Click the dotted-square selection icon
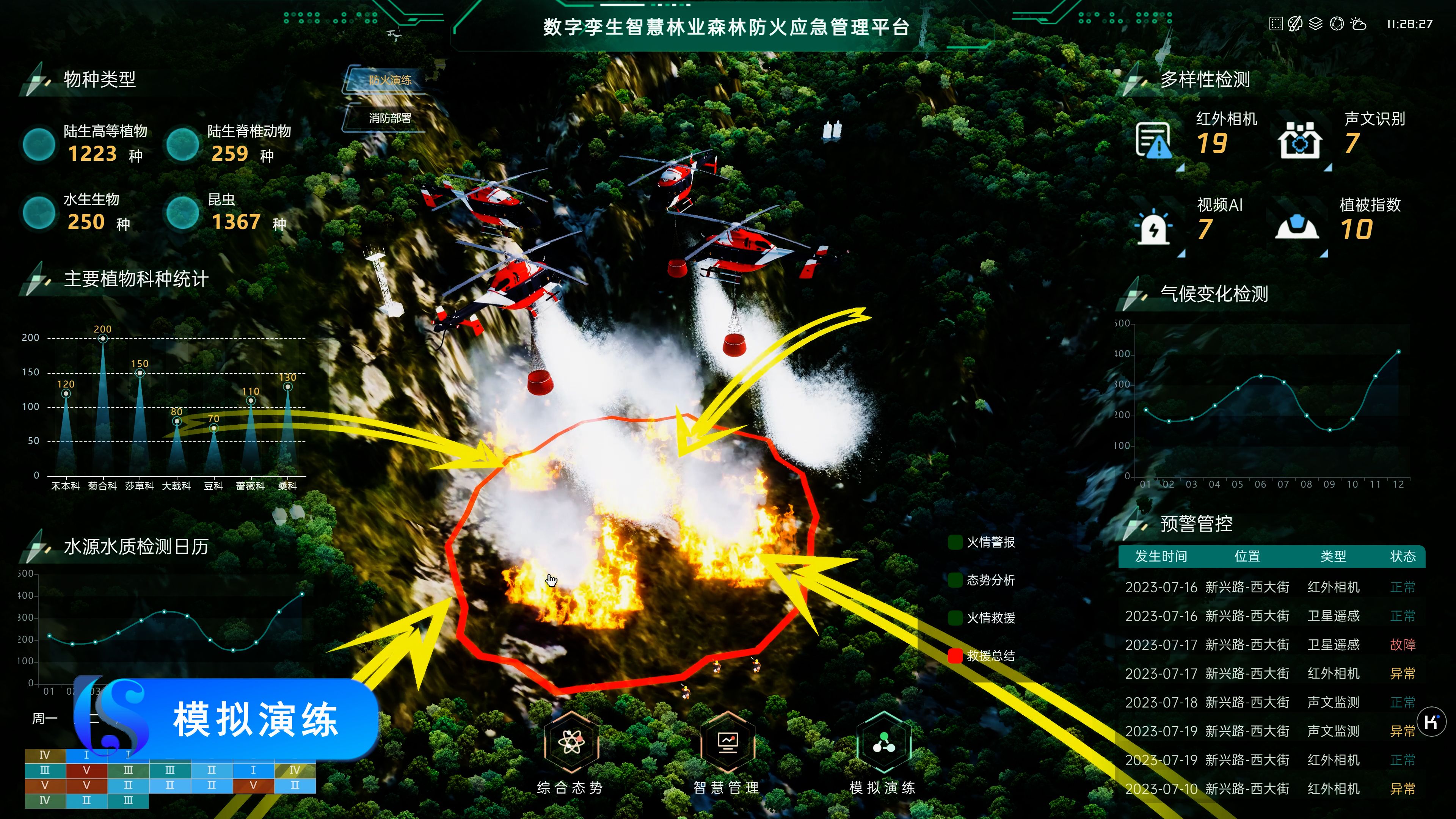1456x819 pixels. pos(1276,24)
